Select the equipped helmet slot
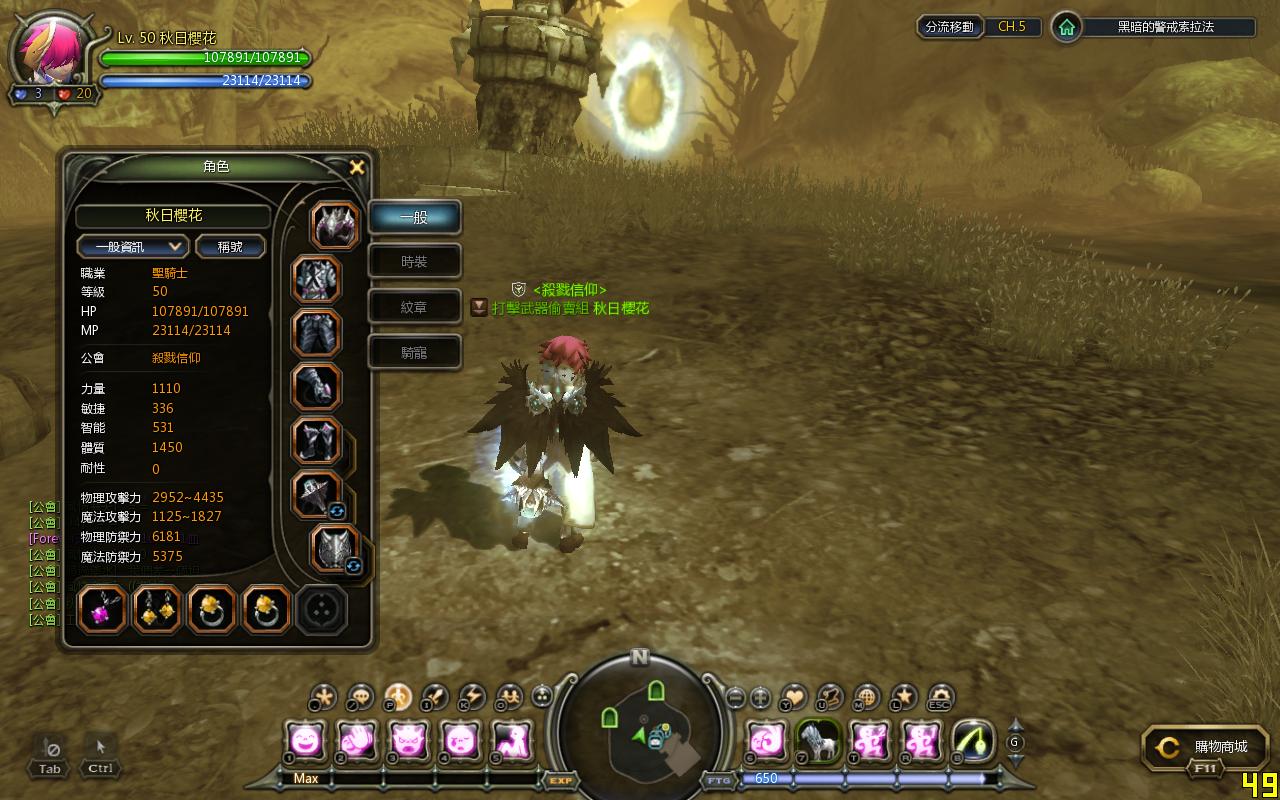The image size is (1280, 800). (336, 225)
